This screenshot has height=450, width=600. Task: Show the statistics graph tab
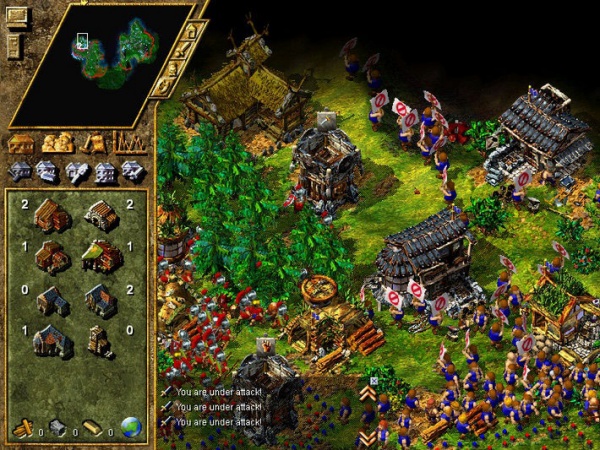coord(129,143)
